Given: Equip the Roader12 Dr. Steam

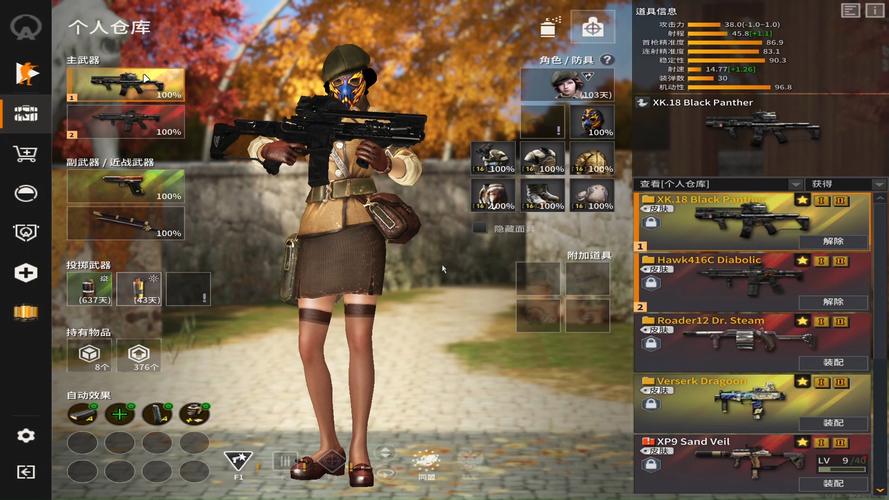Looking at the screenshot, I should pos(833,362).
